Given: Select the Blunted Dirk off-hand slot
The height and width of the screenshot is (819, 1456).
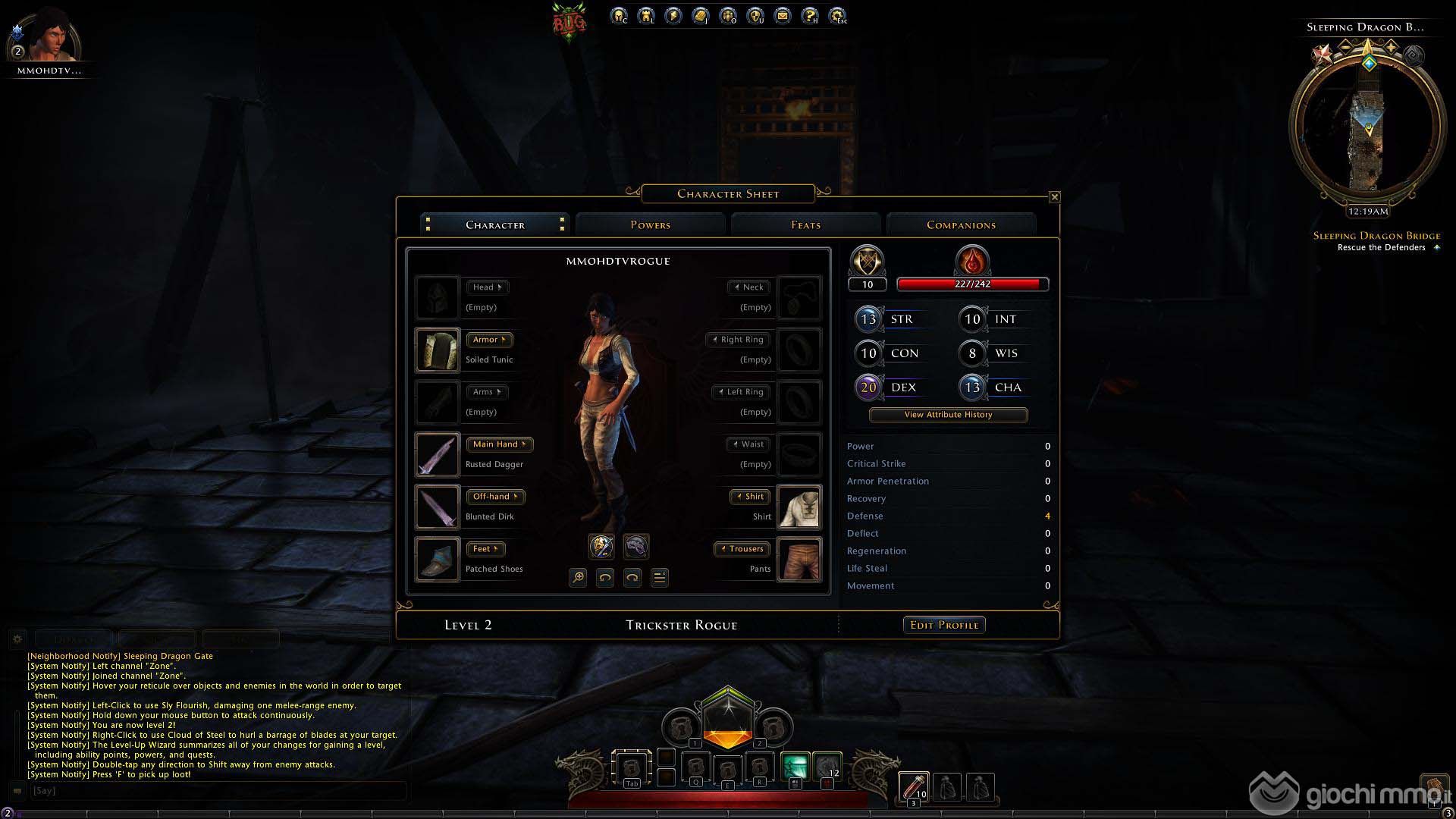Looking at the screenshot, I should [438, 507].
